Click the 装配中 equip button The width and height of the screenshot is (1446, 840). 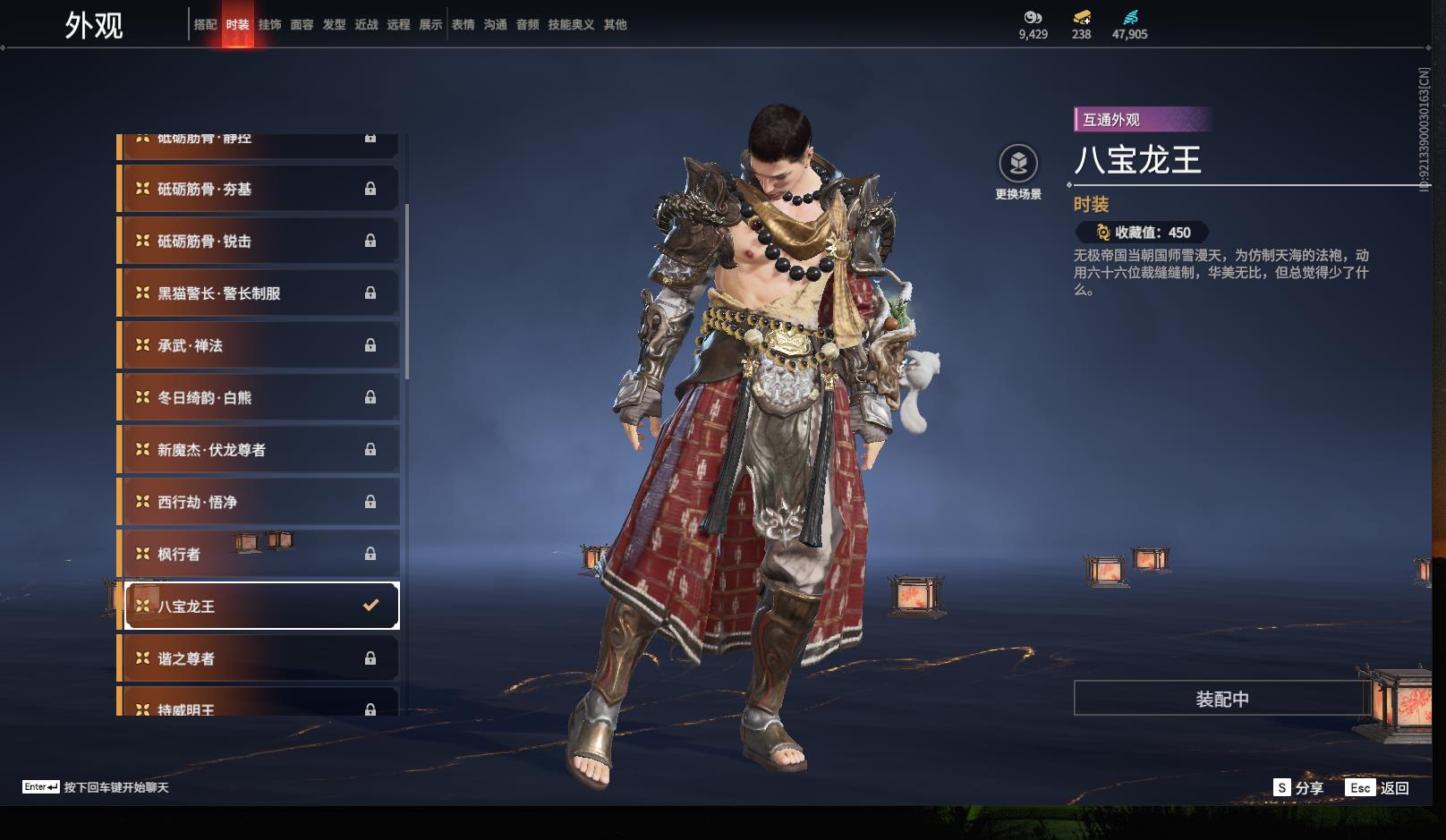pos(1221,699)
